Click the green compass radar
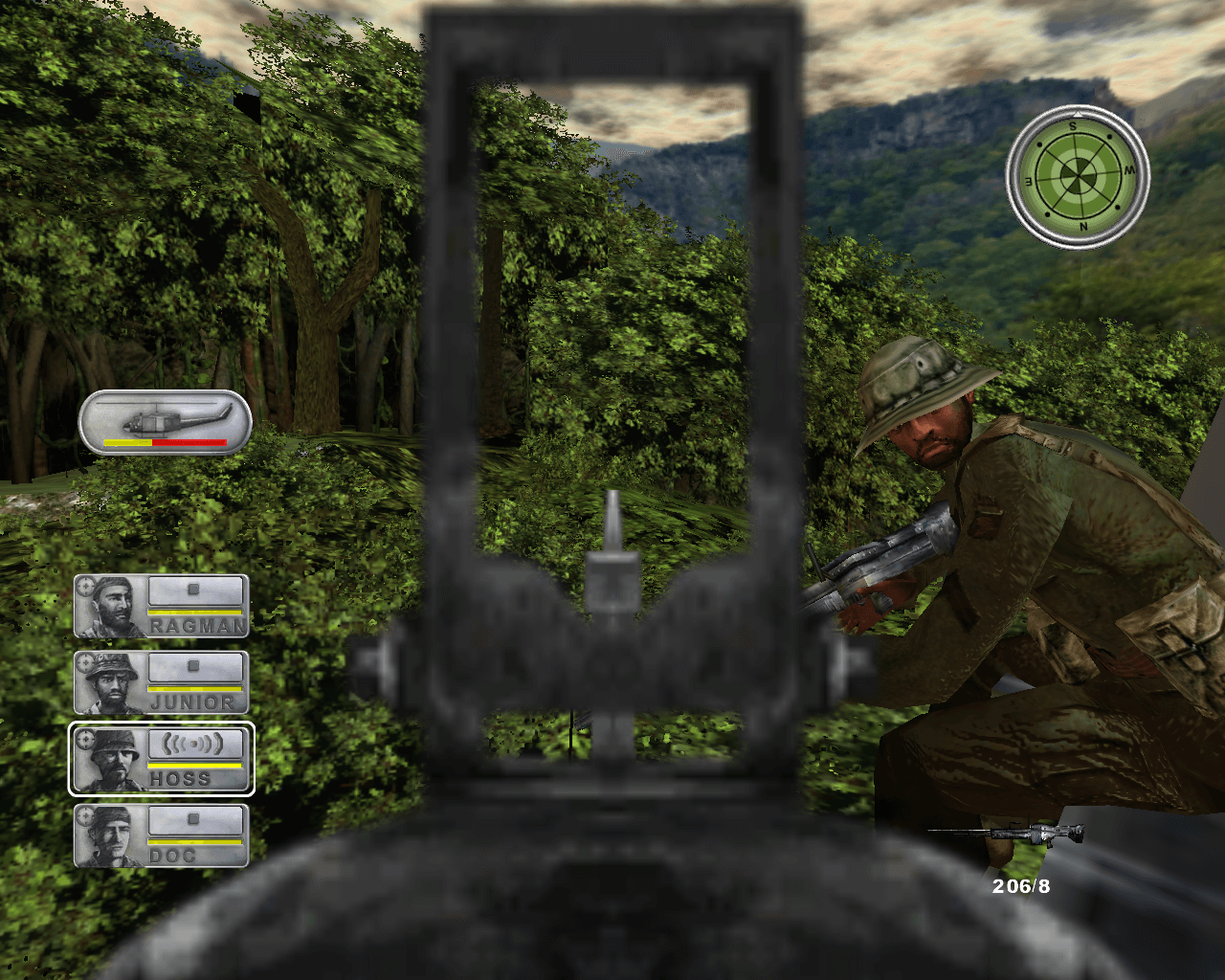This screenshot has height=980, width=1225. click(1078, 176)
